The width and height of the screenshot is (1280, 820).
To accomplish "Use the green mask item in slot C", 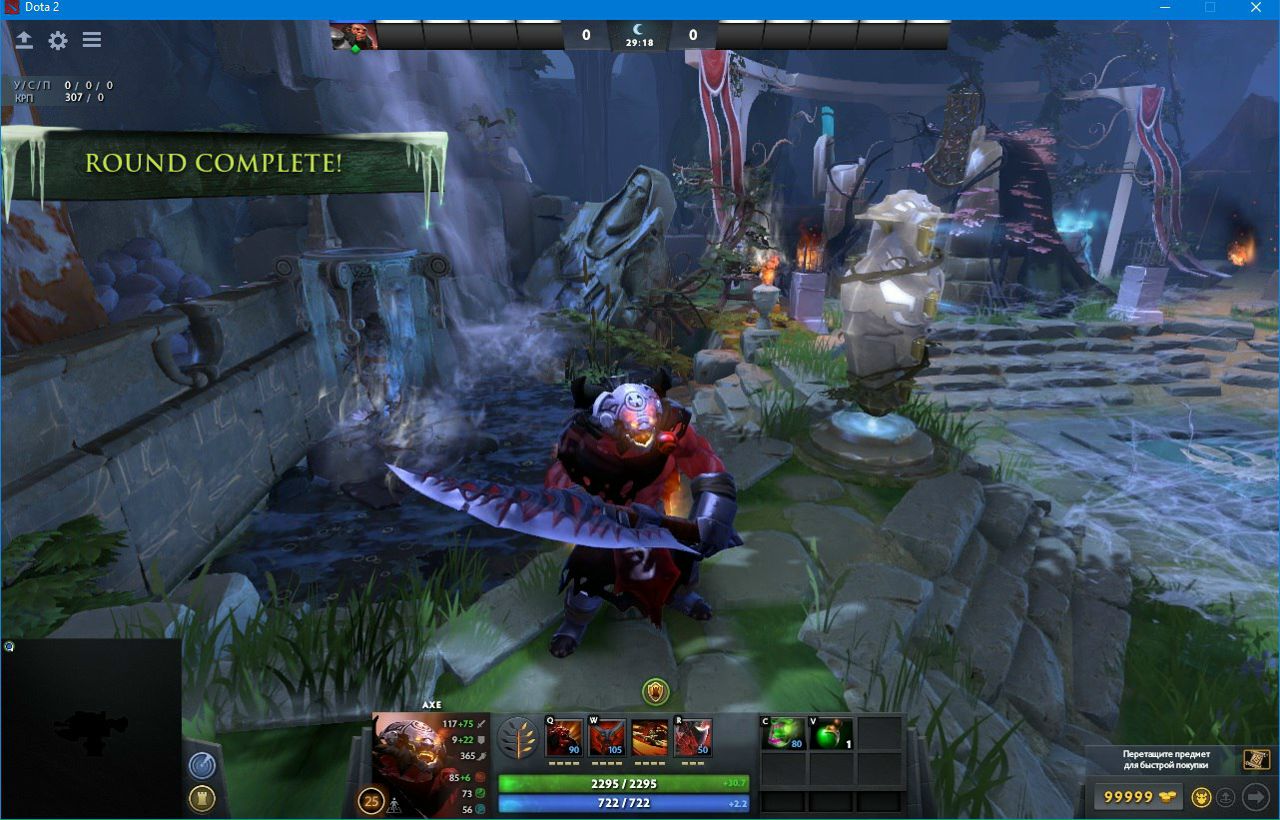I will [782, 733].
